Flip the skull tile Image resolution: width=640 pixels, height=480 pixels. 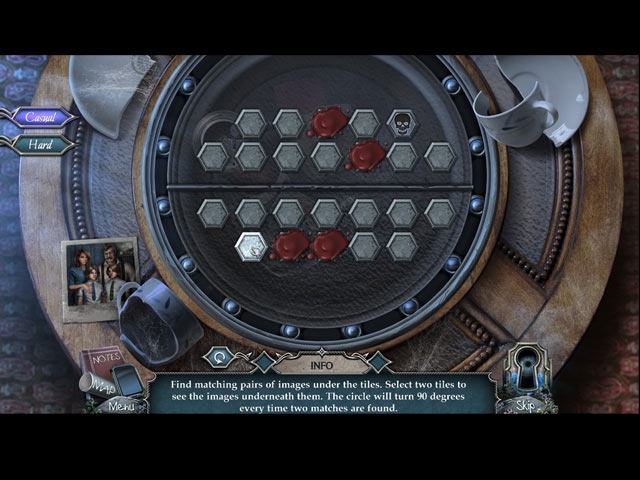coord(402,123)
